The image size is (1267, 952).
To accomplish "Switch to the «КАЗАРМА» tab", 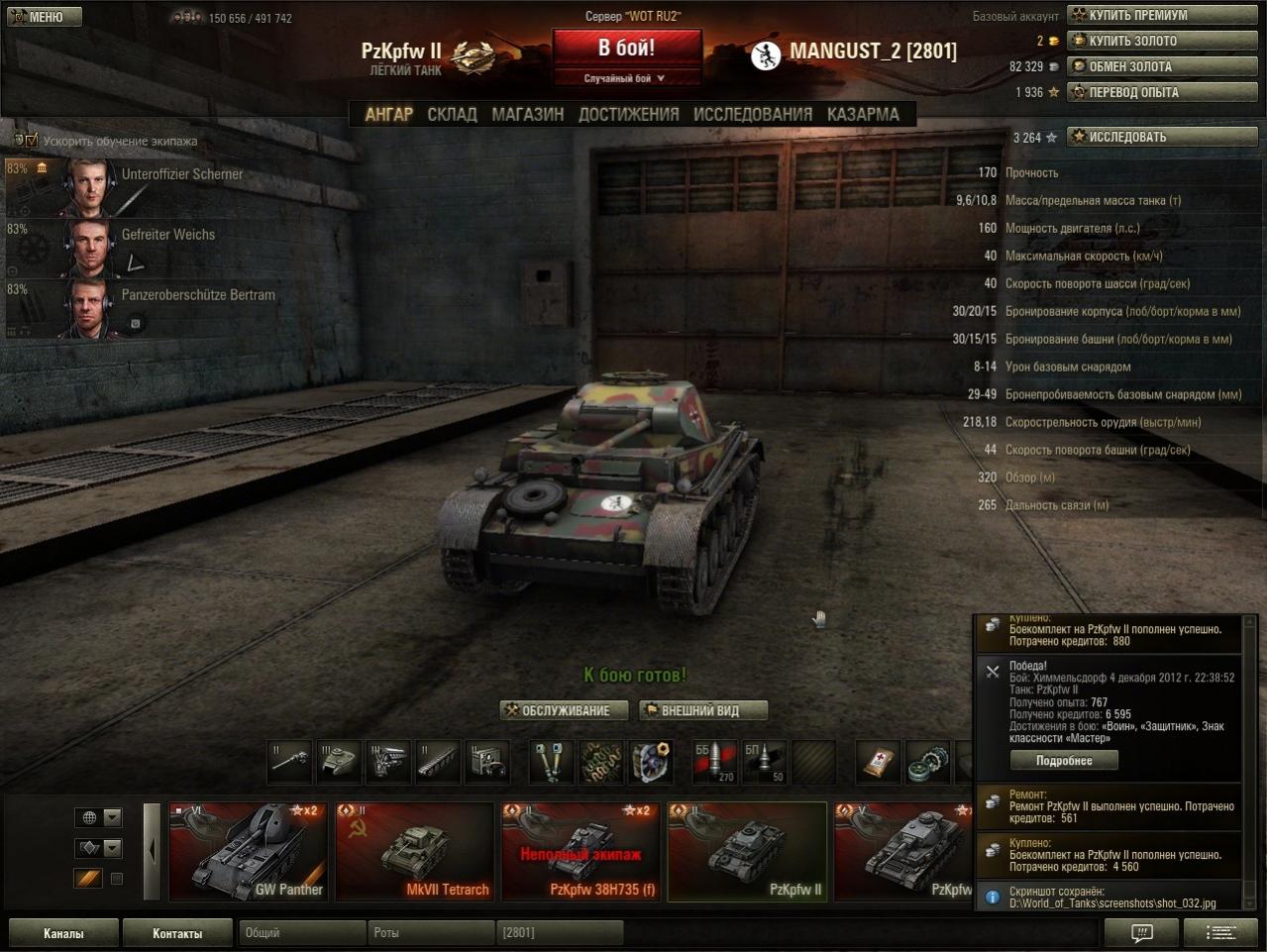I will pyautogui.click(x=863, y=115).
